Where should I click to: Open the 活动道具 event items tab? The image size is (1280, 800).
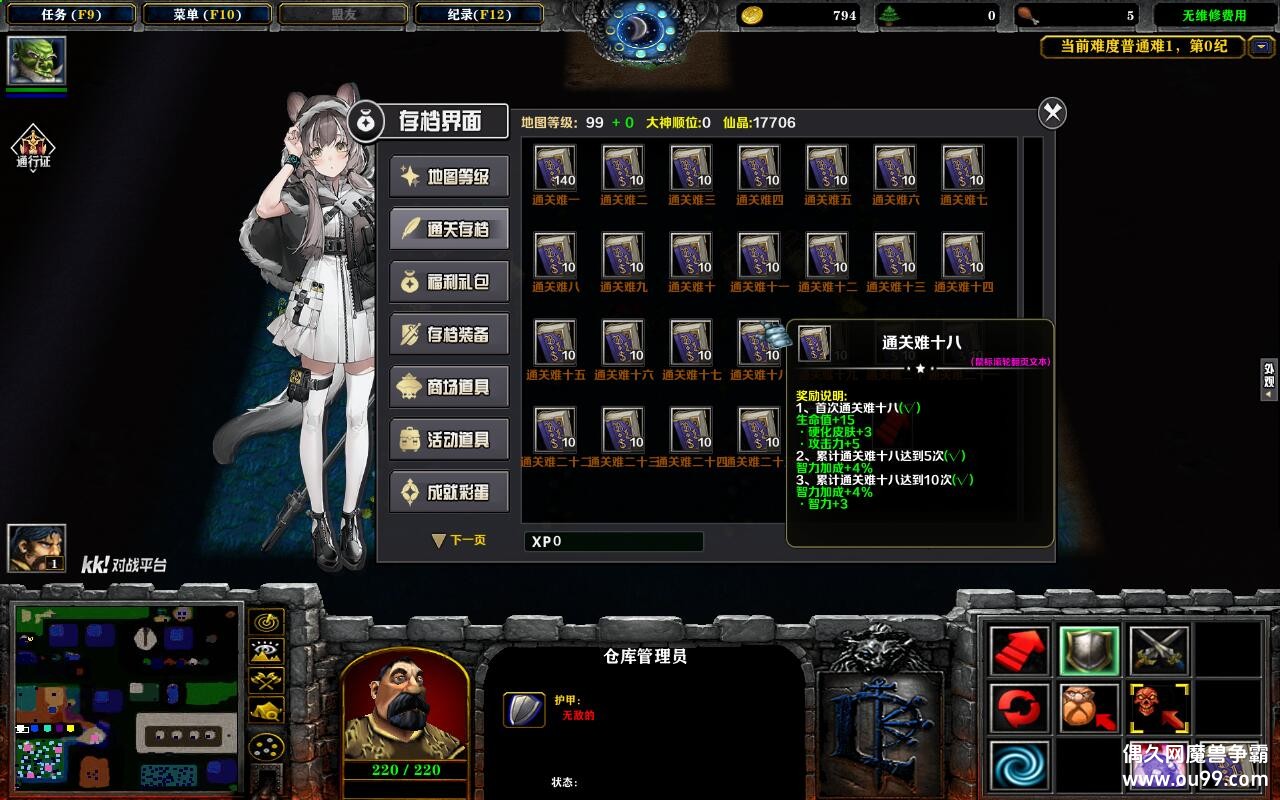449,440
